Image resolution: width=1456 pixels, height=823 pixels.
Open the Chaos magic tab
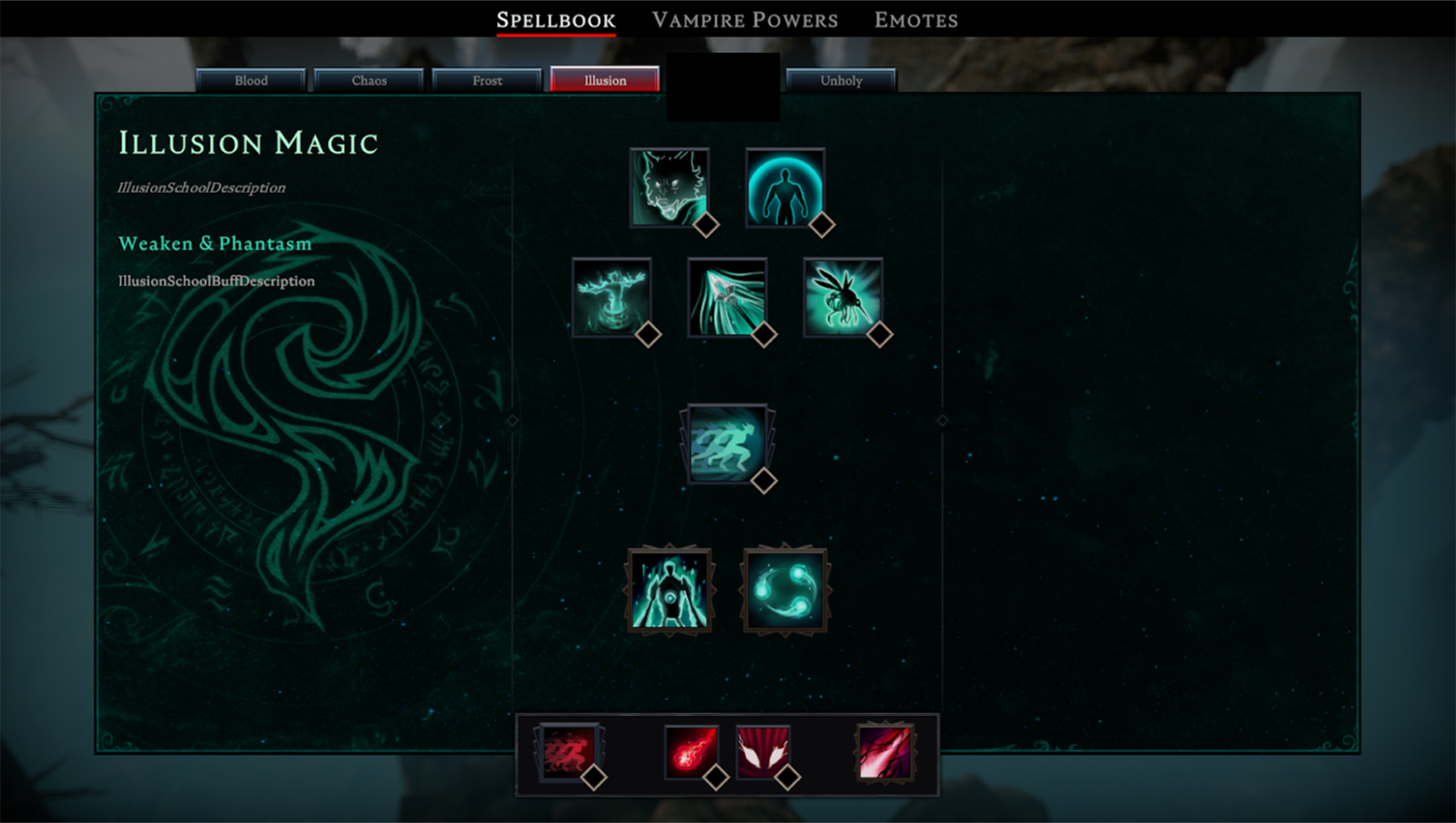click(369, 80)
